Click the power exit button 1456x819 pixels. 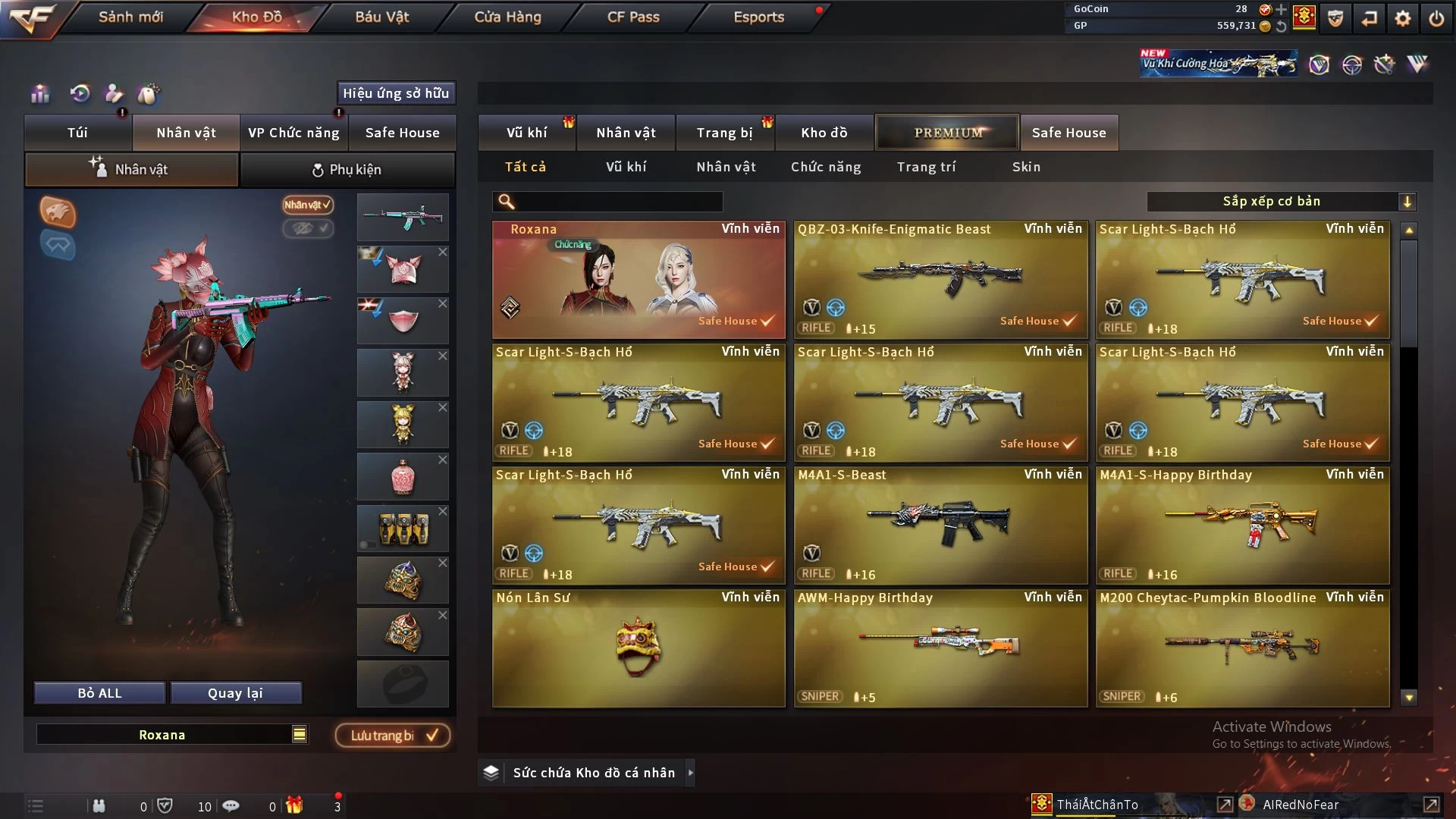(x=1436, y=18)
